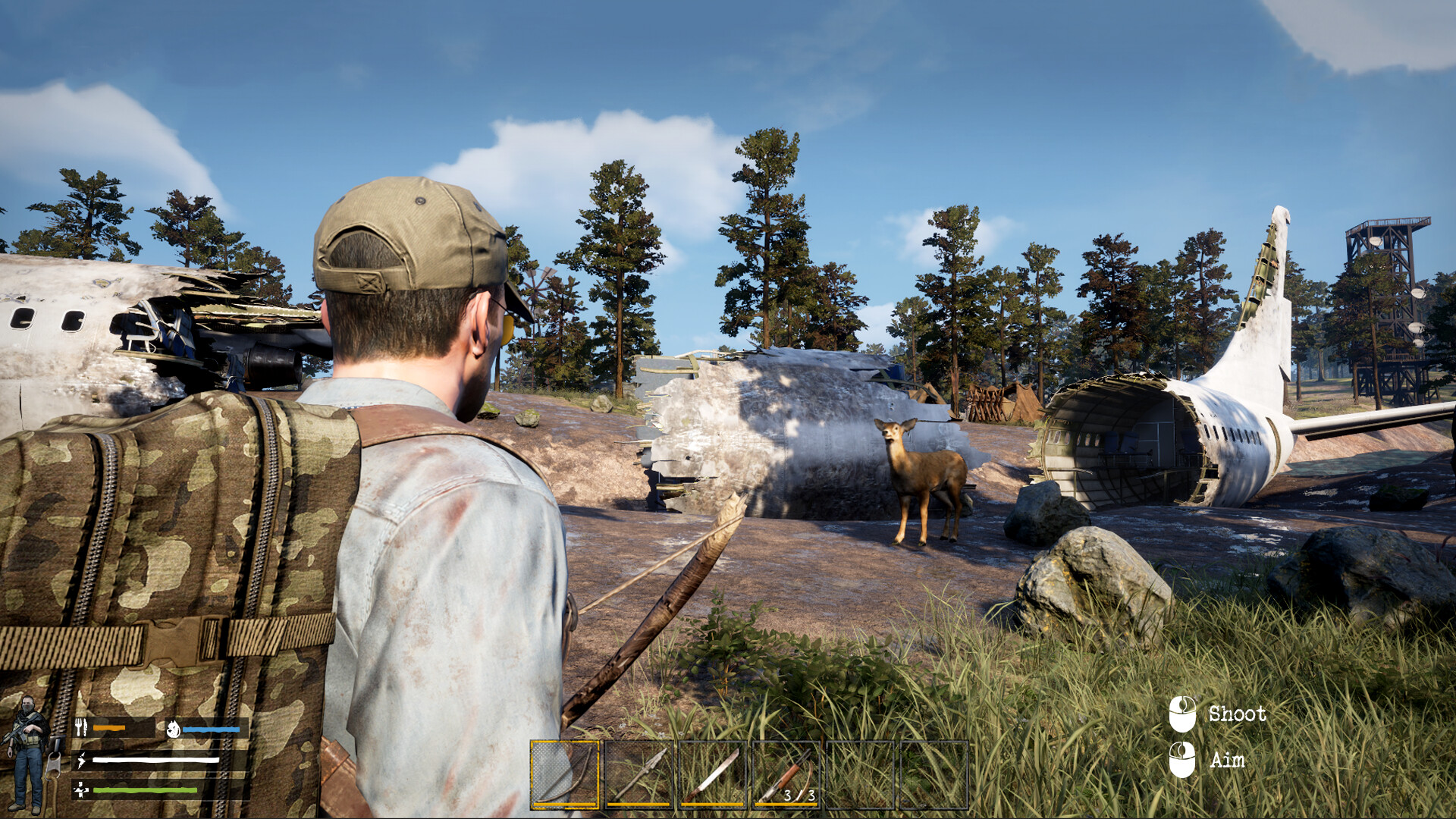Click the white stamina bar

click(155, 760)
